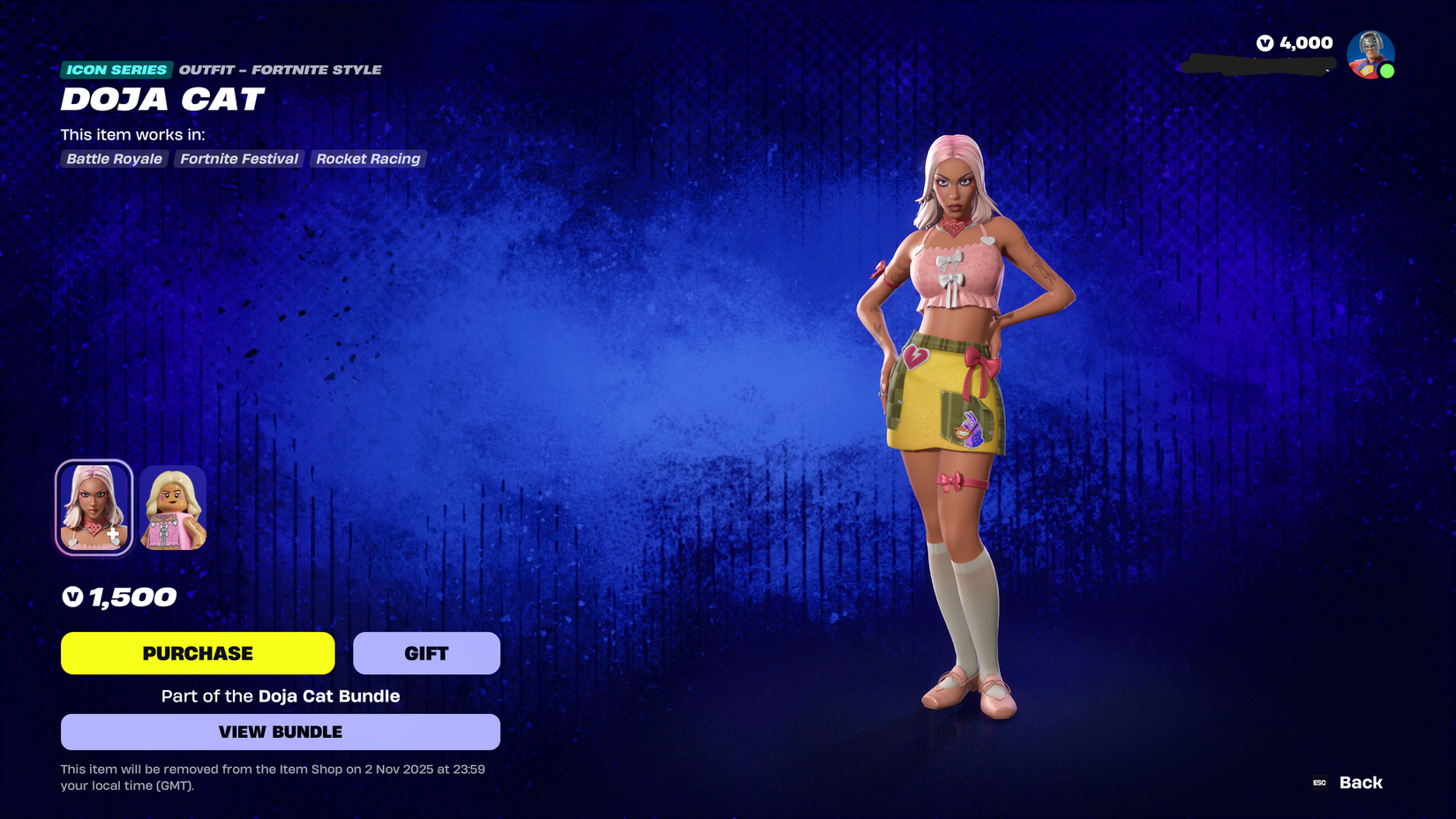
Task: Select the default Doja Cat style thumbnail
Action: click(x=93, y=507)
